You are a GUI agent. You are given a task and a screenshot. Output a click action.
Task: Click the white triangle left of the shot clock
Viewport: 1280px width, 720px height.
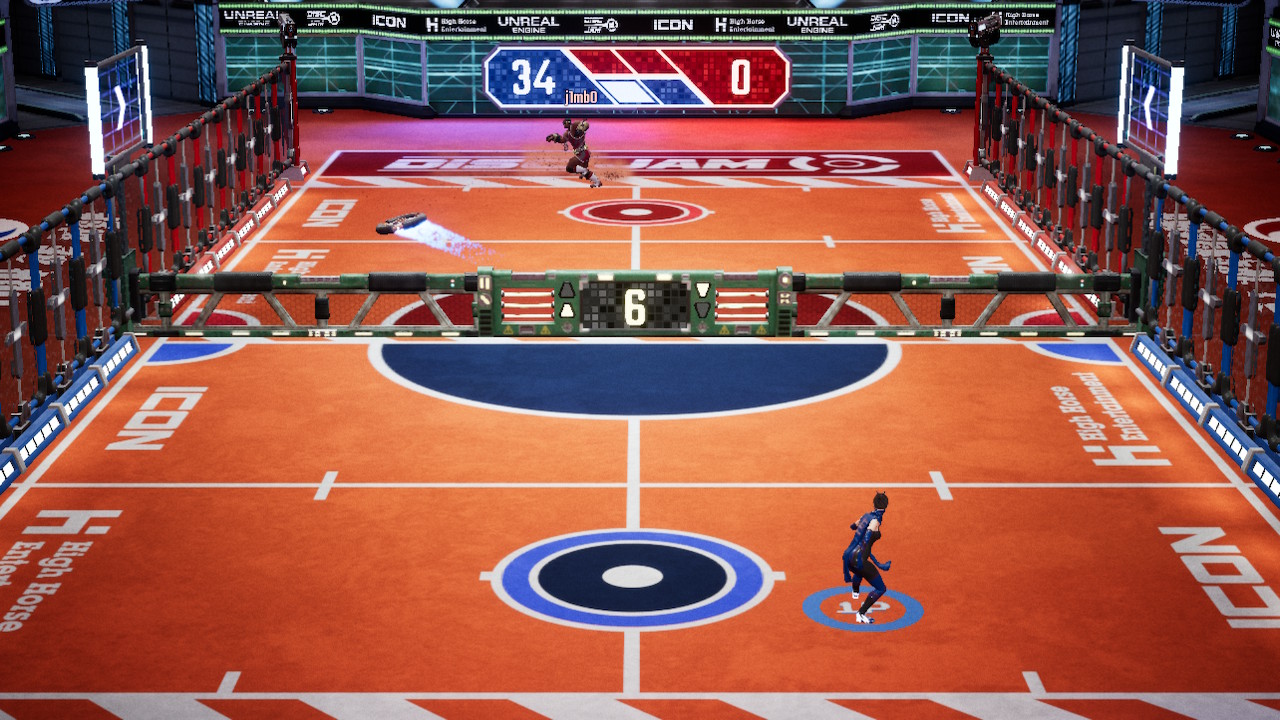pyautogui.click(x=568, y=309)
